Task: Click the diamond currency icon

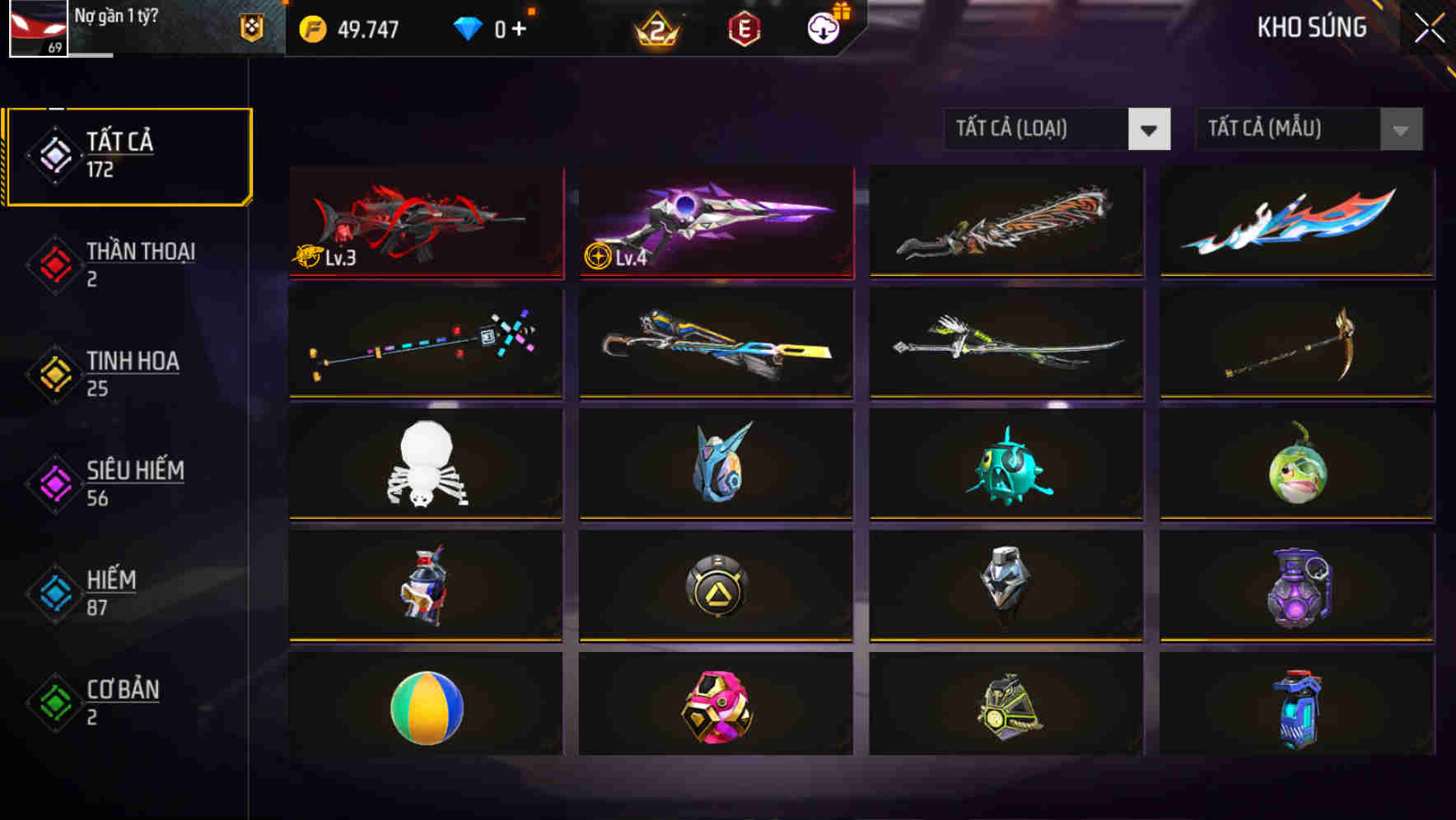Action: (x=469, y=28)
